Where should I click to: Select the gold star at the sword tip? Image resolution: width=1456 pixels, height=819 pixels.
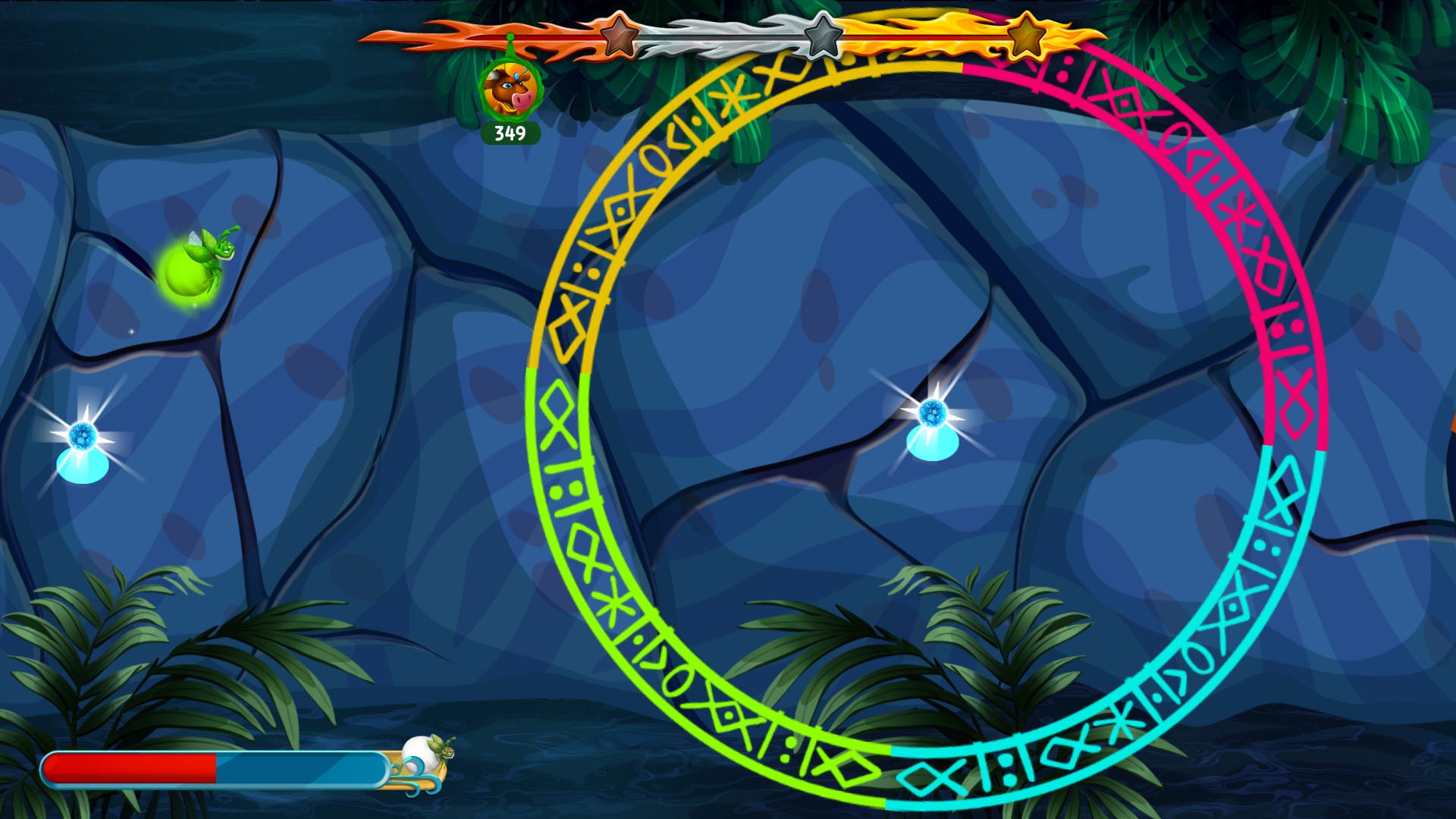pyautogui.click(x=1028, y=34)
